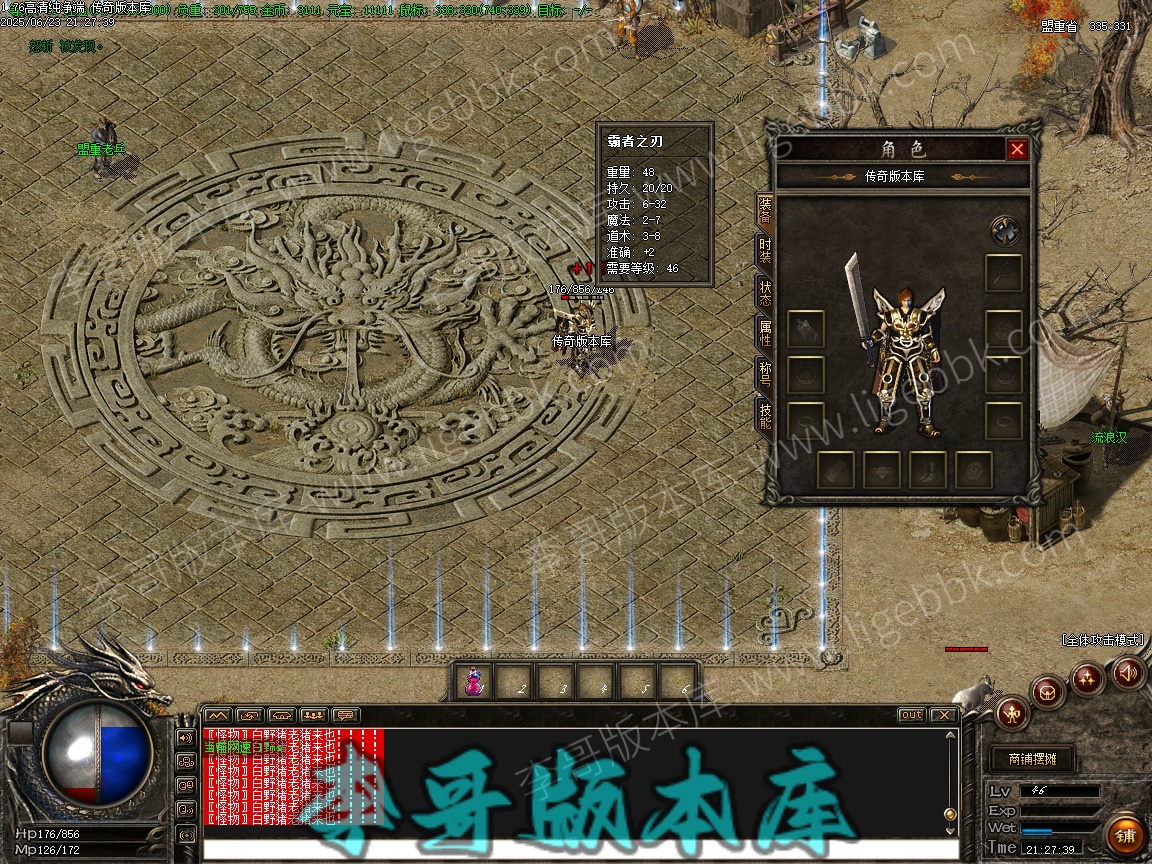The image size is (1152, 864).
Task: Click the chat window out button
Action: point(911,715)
